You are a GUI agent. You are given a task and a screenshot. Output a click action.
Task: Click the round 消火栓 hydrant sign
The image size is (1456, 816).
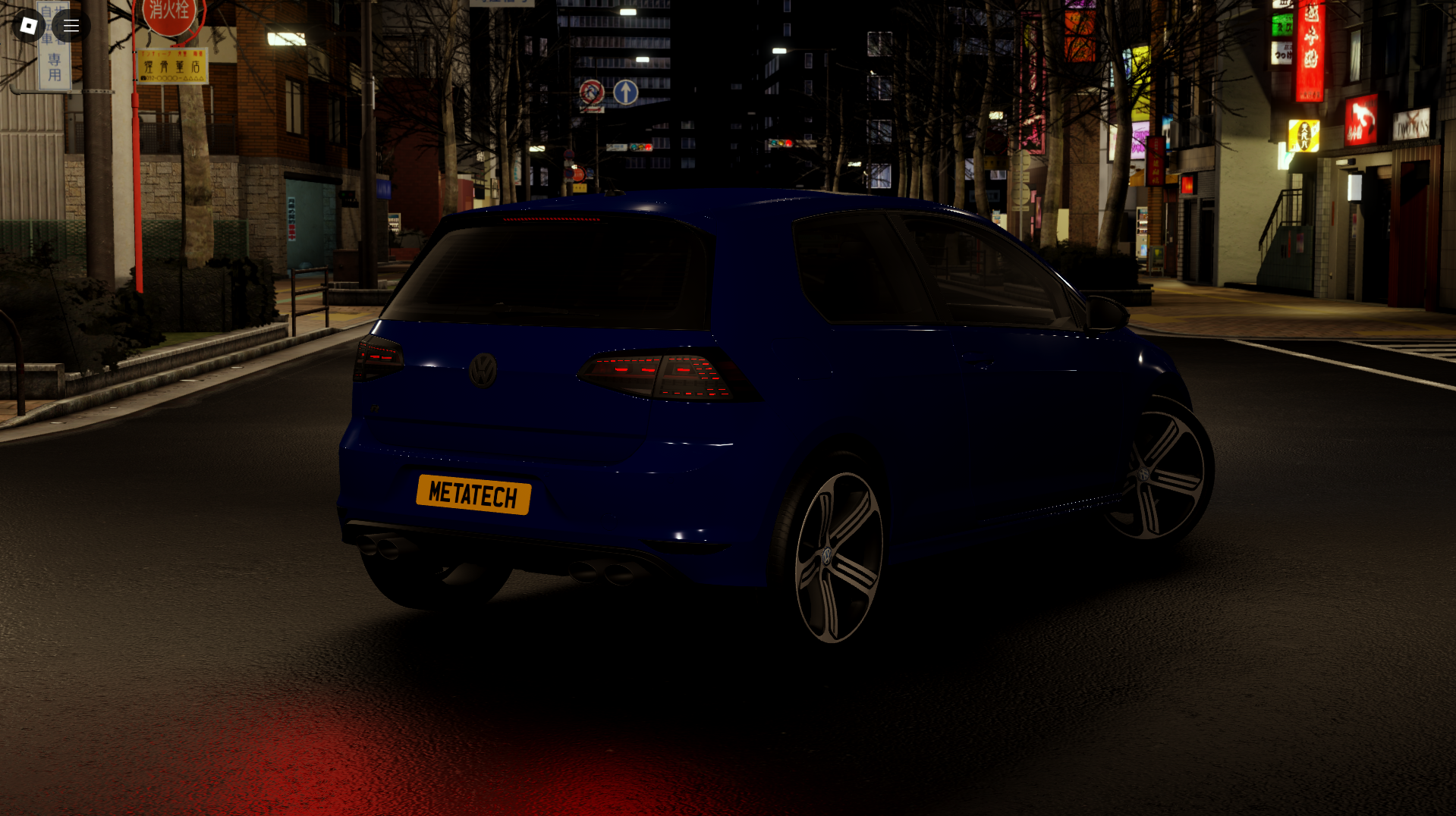(x=168, y=17)
